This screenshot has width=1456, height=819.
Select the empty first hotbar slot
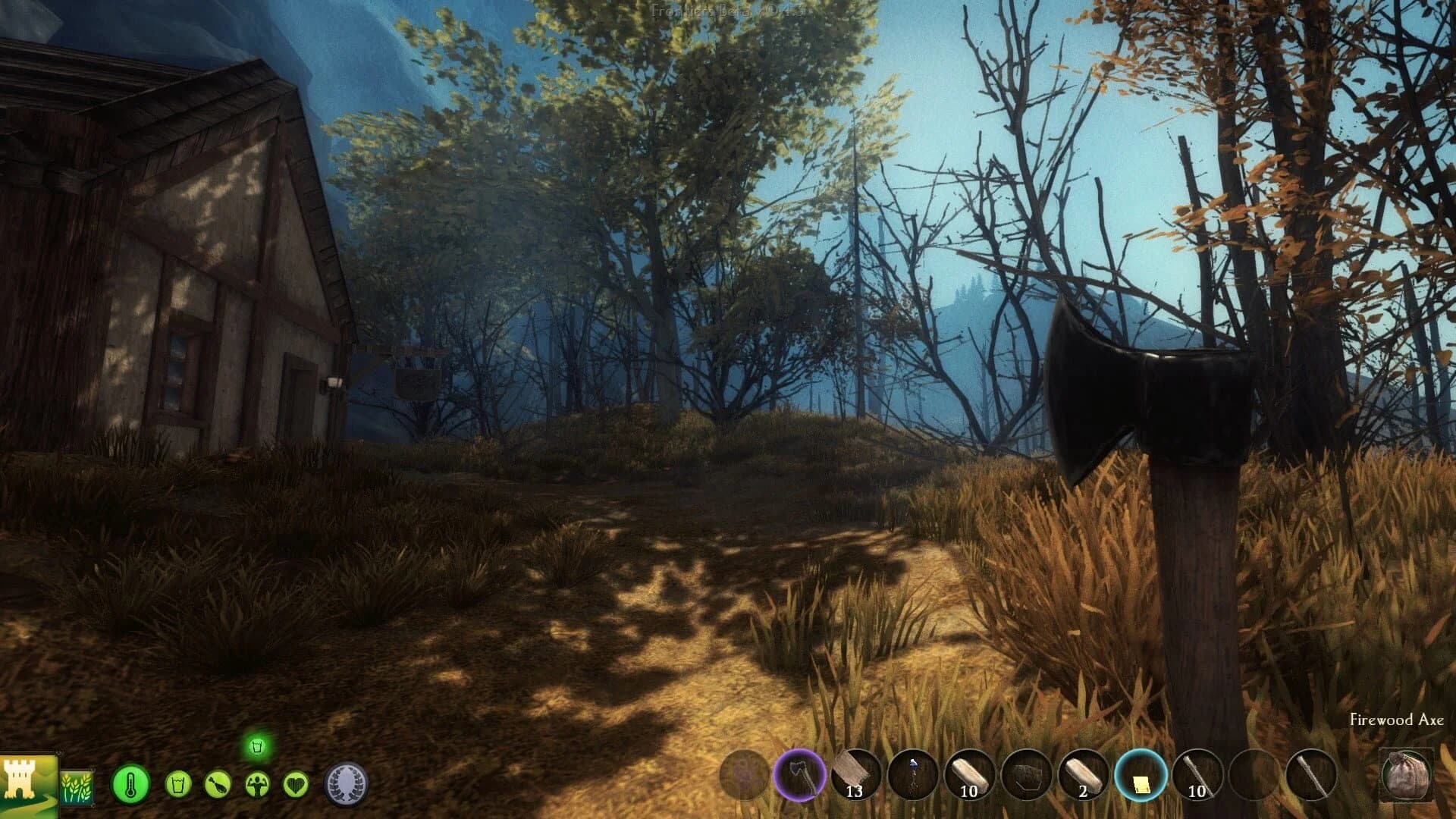[742, 773]
